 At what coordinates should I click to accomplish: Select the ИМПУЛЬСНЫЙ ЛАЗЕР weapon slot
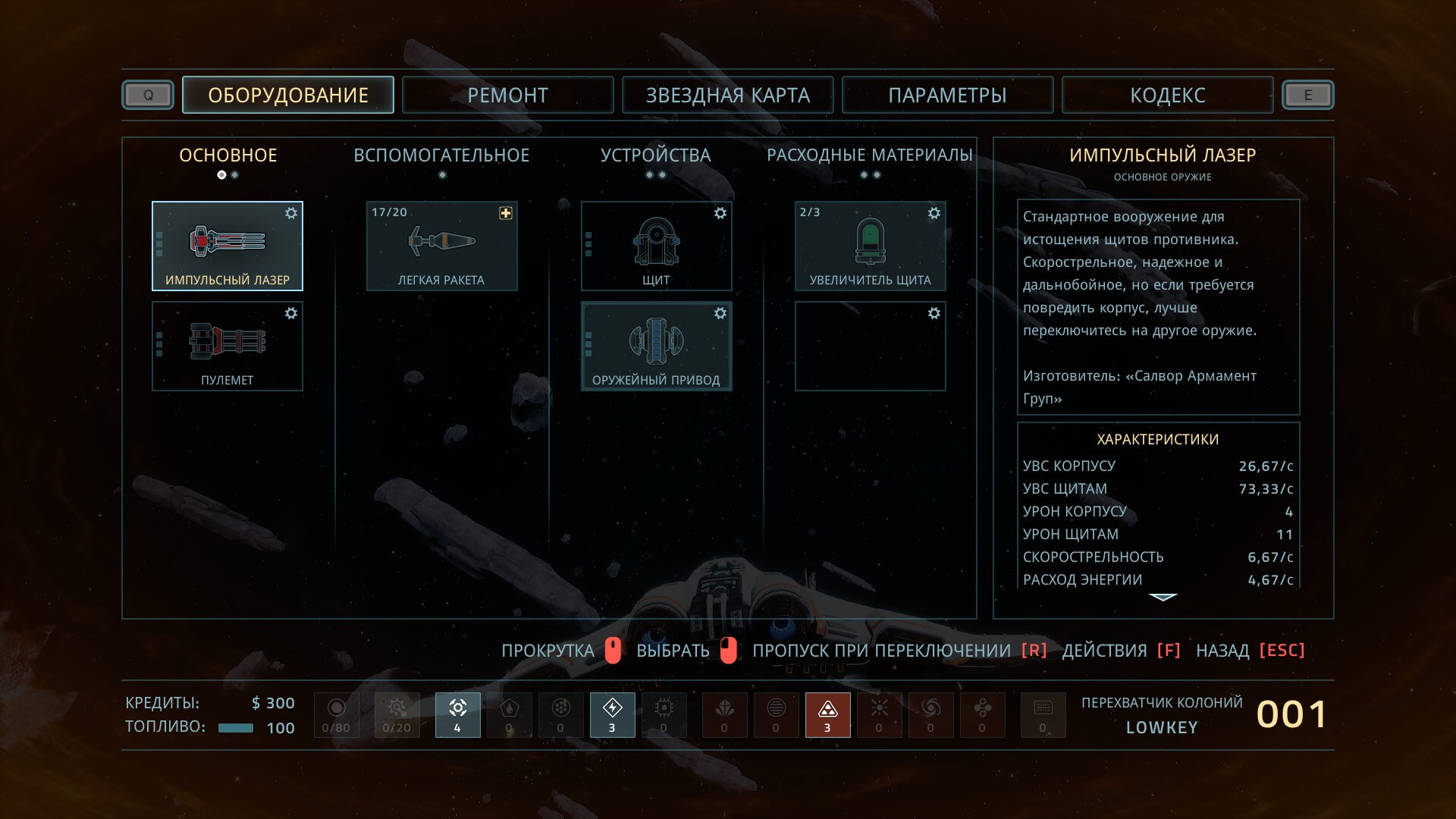pos(227,246)
